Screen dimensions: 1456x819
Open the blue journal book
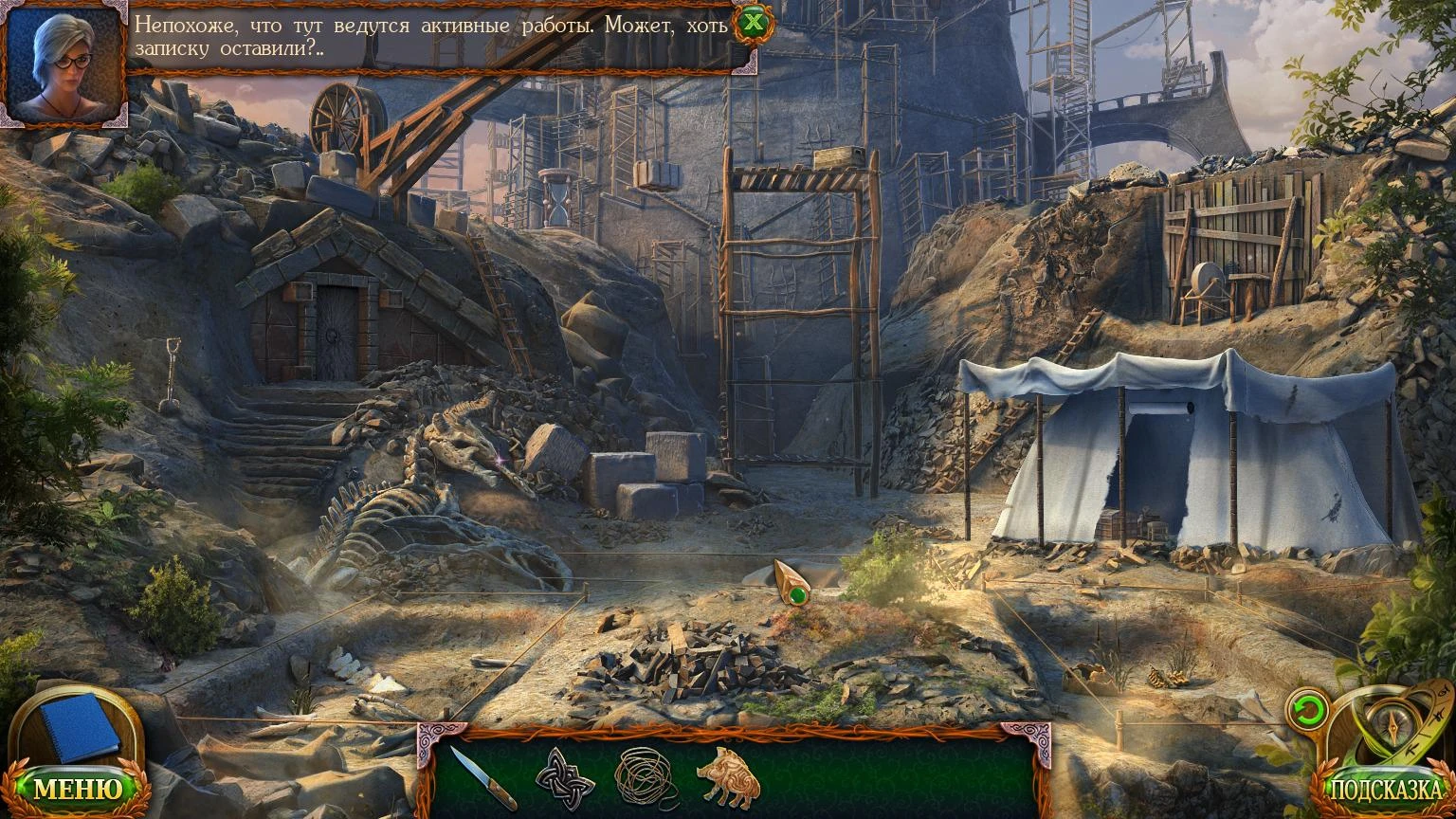[80, 727]
